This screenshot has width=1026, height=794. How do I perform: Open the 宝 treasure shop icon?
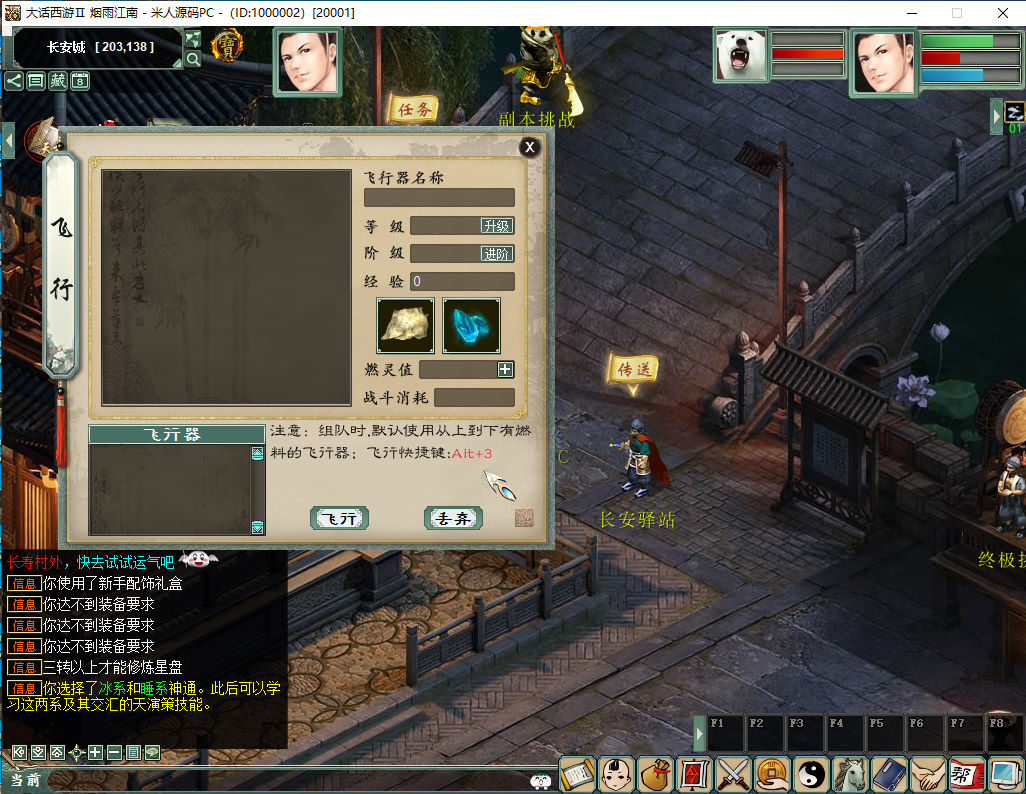click(228, 46)
